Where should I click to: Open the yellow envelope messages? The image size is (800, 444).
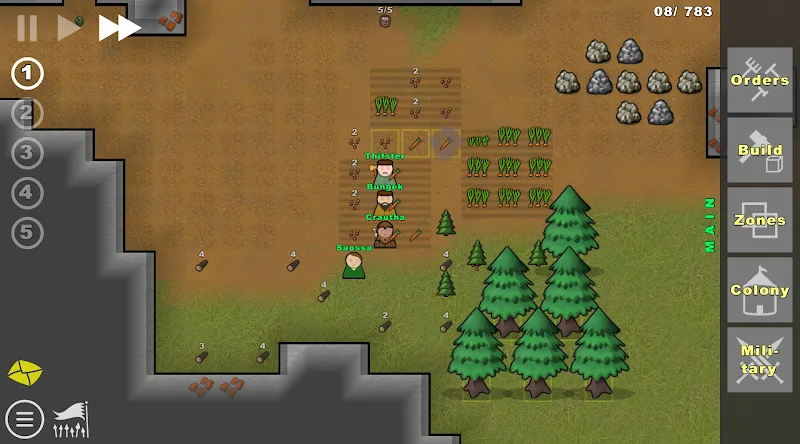(x=25, y=373)
